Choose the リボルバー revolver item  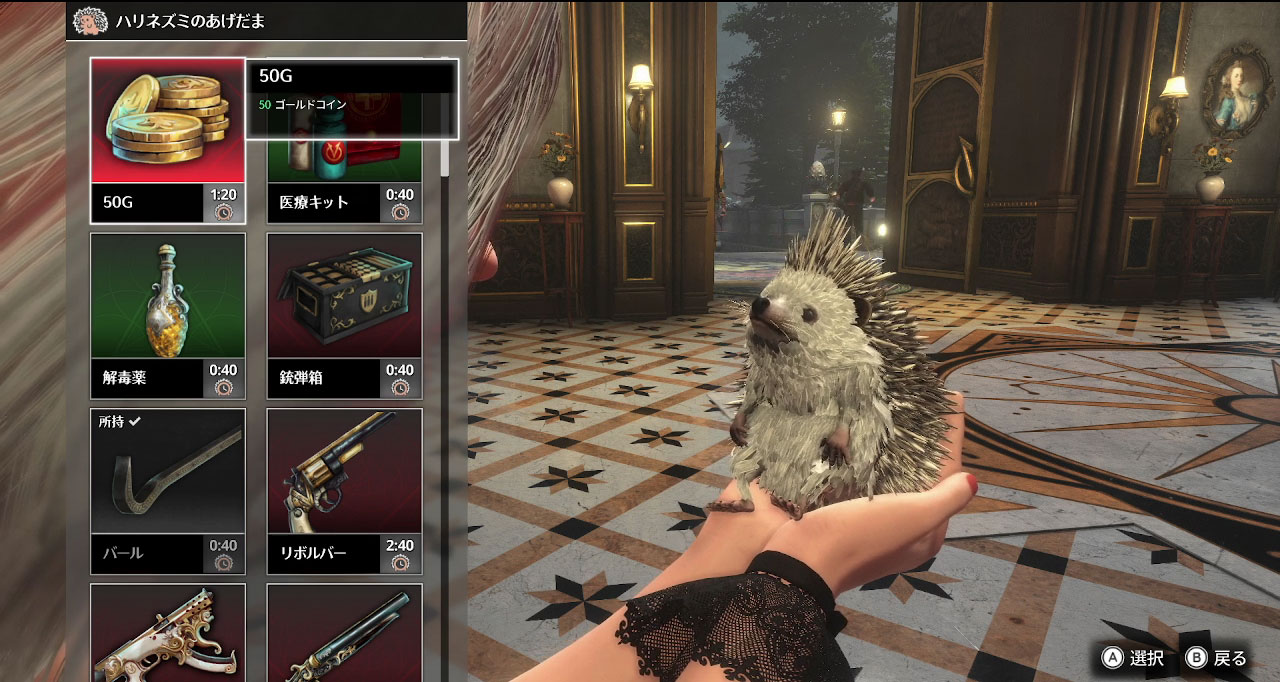[x=344, y=490]
